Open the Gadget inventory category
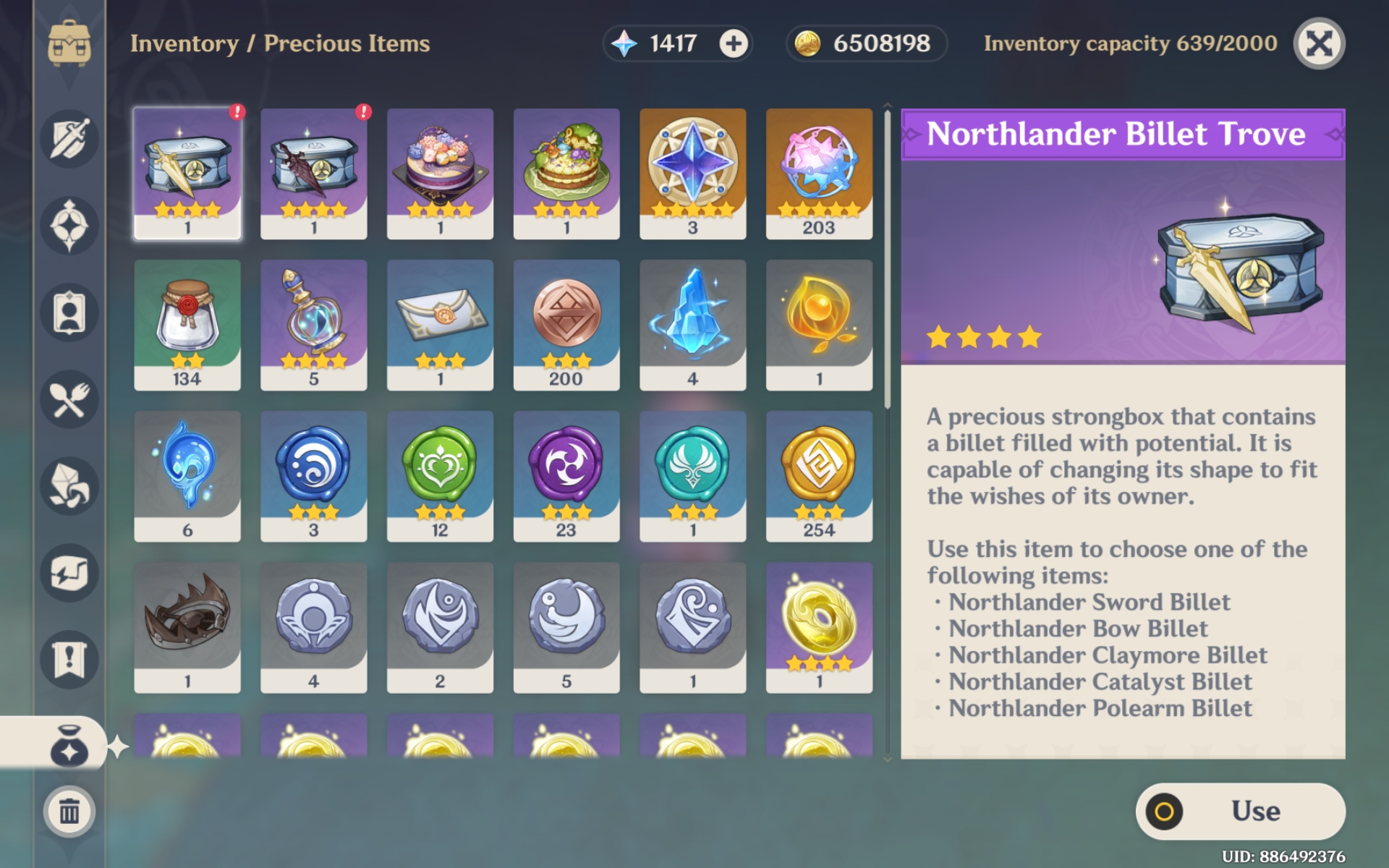The image size is (1389, 868). coord(69,573)
